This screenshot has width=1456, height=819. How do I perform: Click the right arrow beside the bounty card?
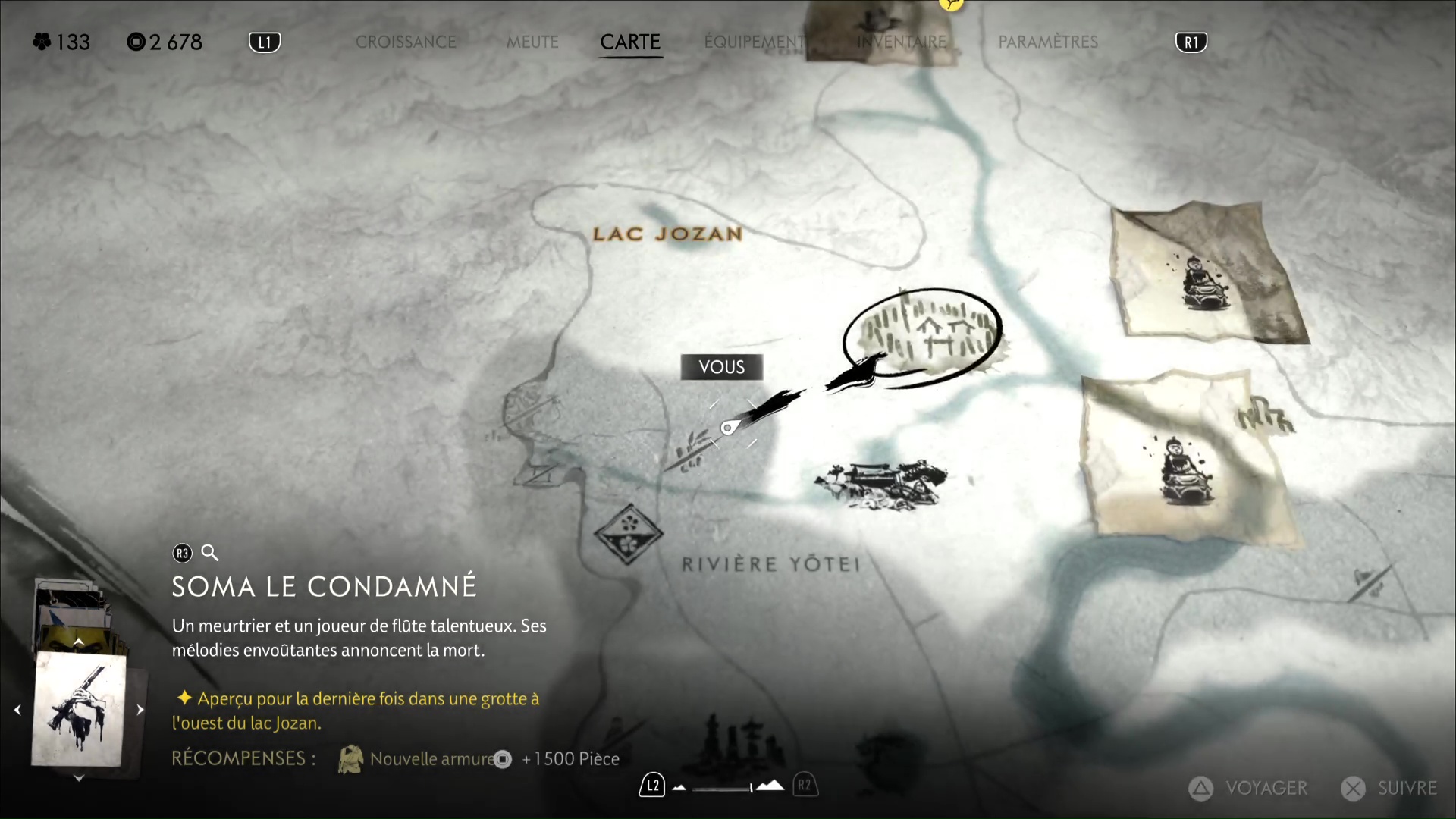point(140,710)
